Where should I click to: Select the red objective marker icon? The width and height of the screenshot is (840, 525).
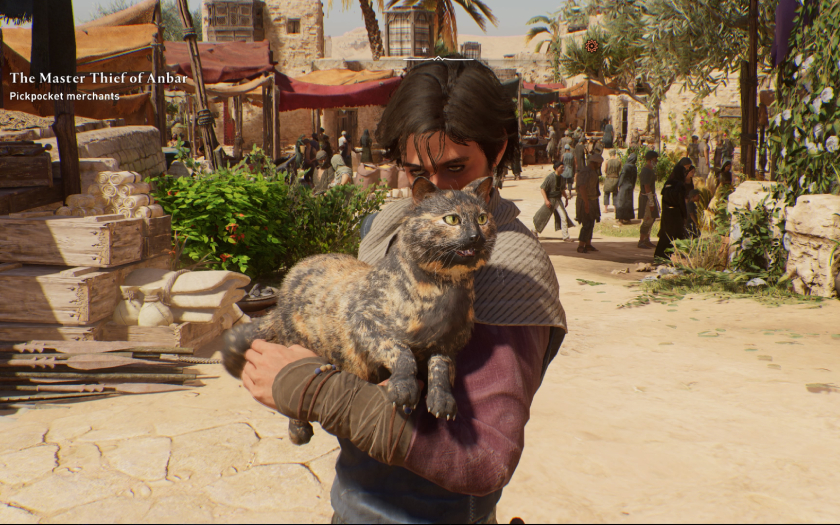click(592, 46)
